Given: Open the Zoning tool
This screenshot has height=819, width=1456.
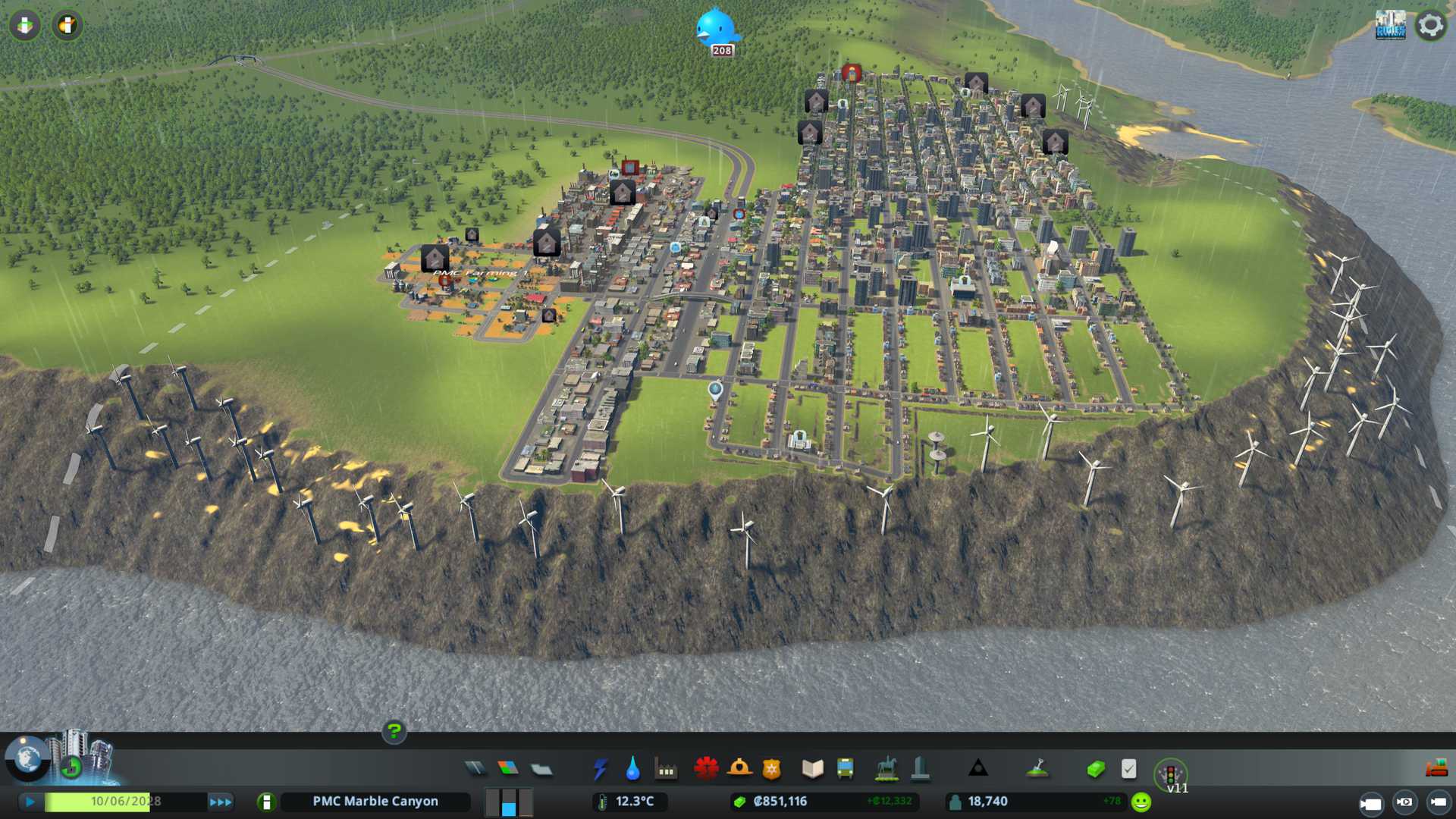Looking at the screenshot, I should click(x=508, y=769).
